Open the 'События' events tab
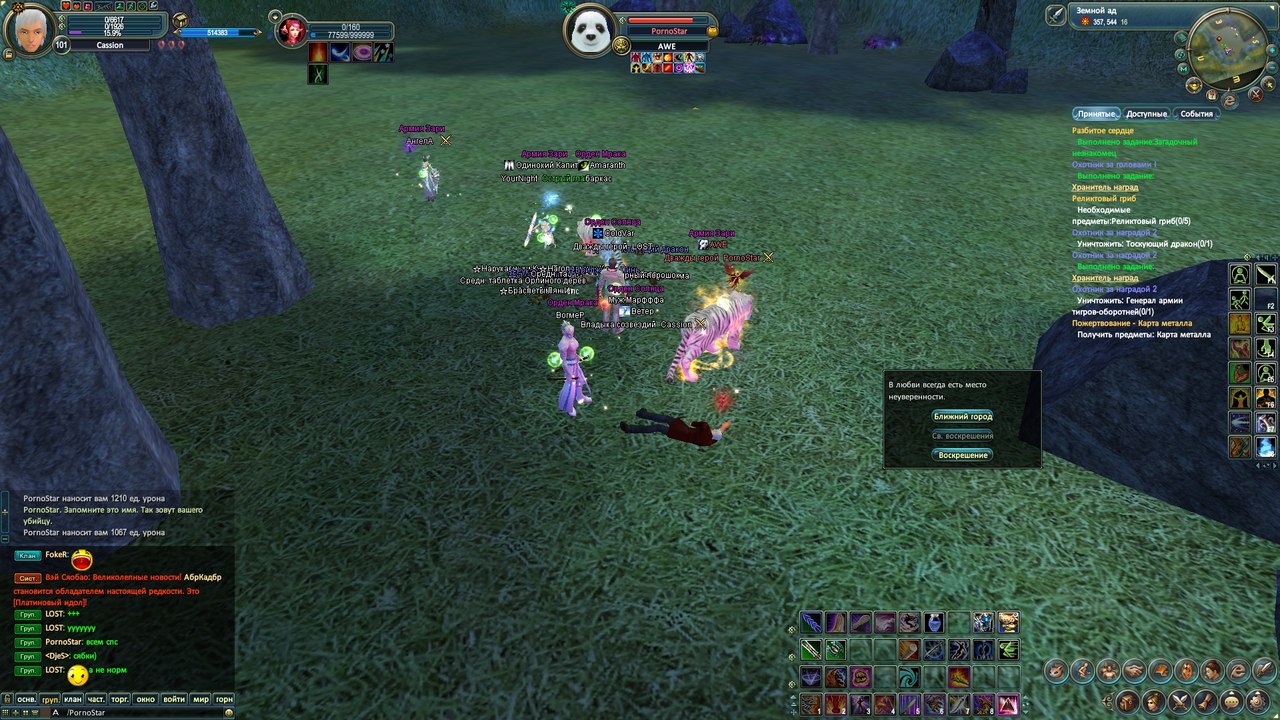Image resolution: width=1280 pixels, height=720 pixels. (1196, 114)
